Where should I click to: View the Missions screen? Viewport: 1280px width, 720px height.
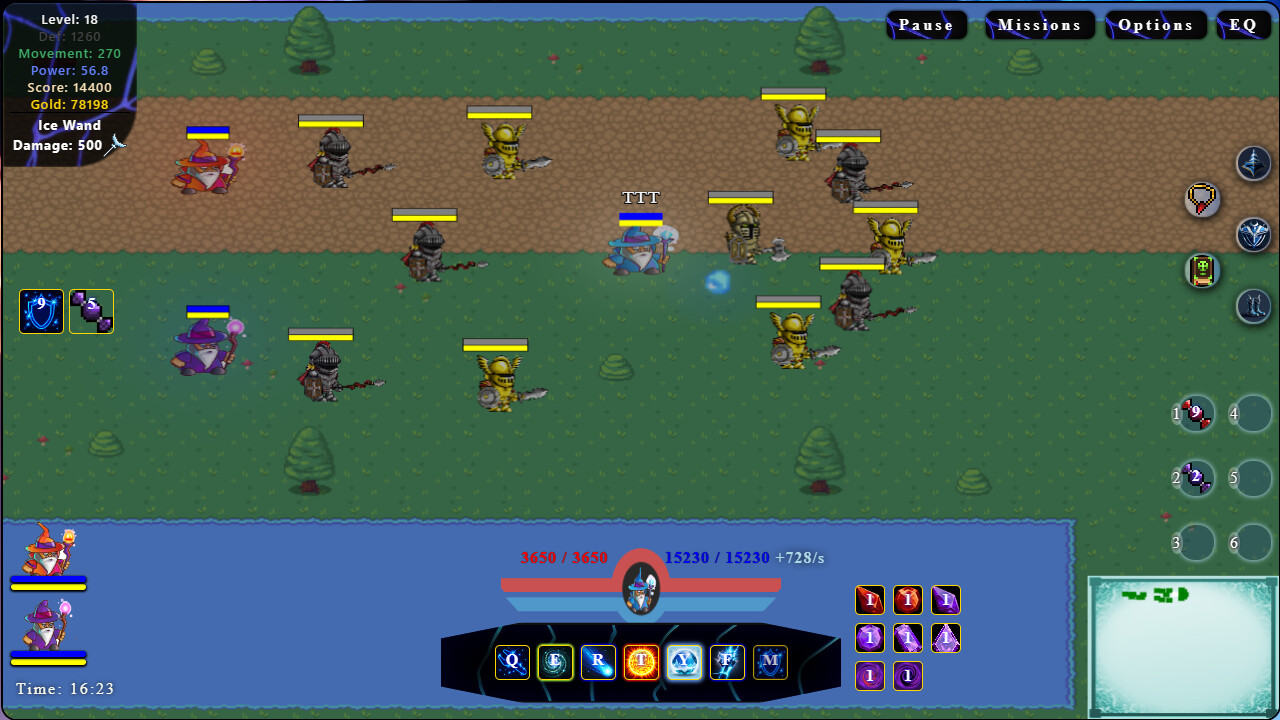[1040, 24]
